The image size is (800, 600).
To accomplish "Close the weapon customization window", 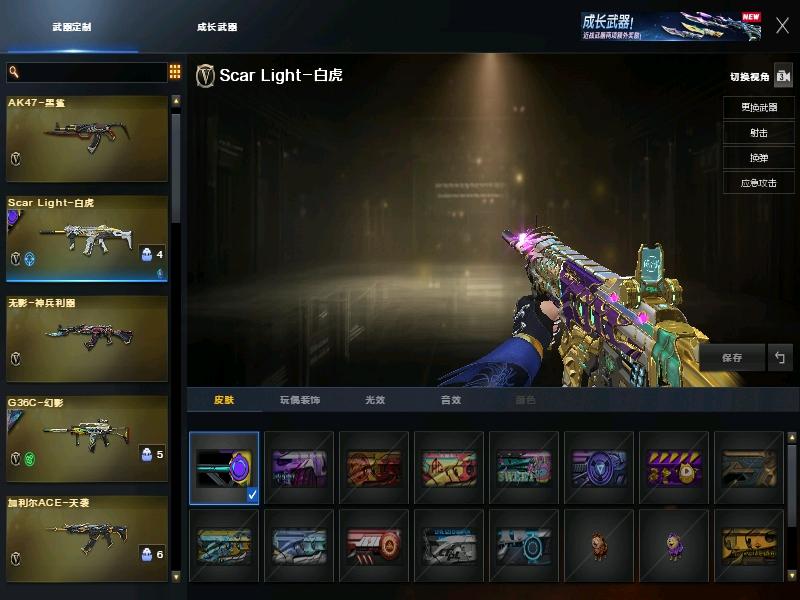I will pyautogui.click(x=782, y=26).
